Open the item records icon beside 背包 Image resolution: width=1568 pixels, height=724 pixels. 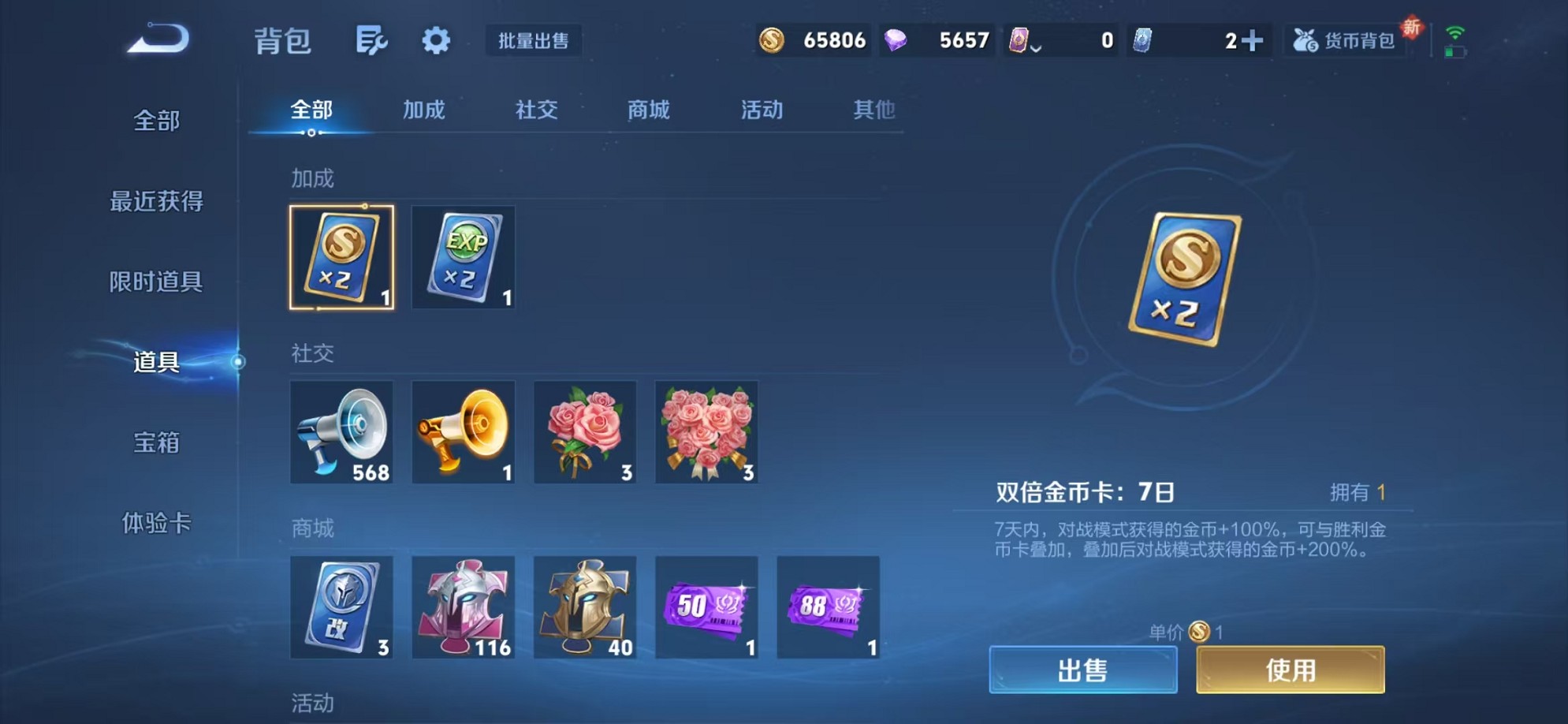372,41
